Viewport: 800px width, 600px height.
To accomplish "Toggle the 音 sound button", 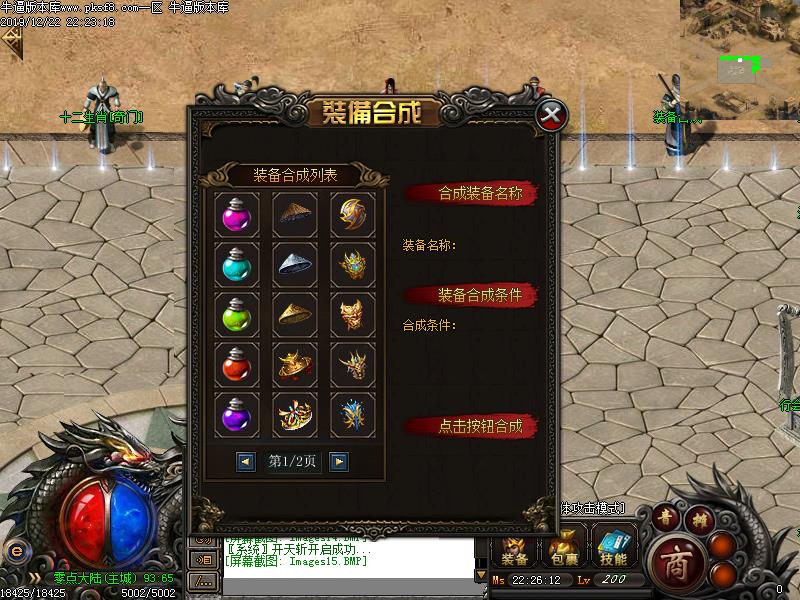I will pos(667,516).
